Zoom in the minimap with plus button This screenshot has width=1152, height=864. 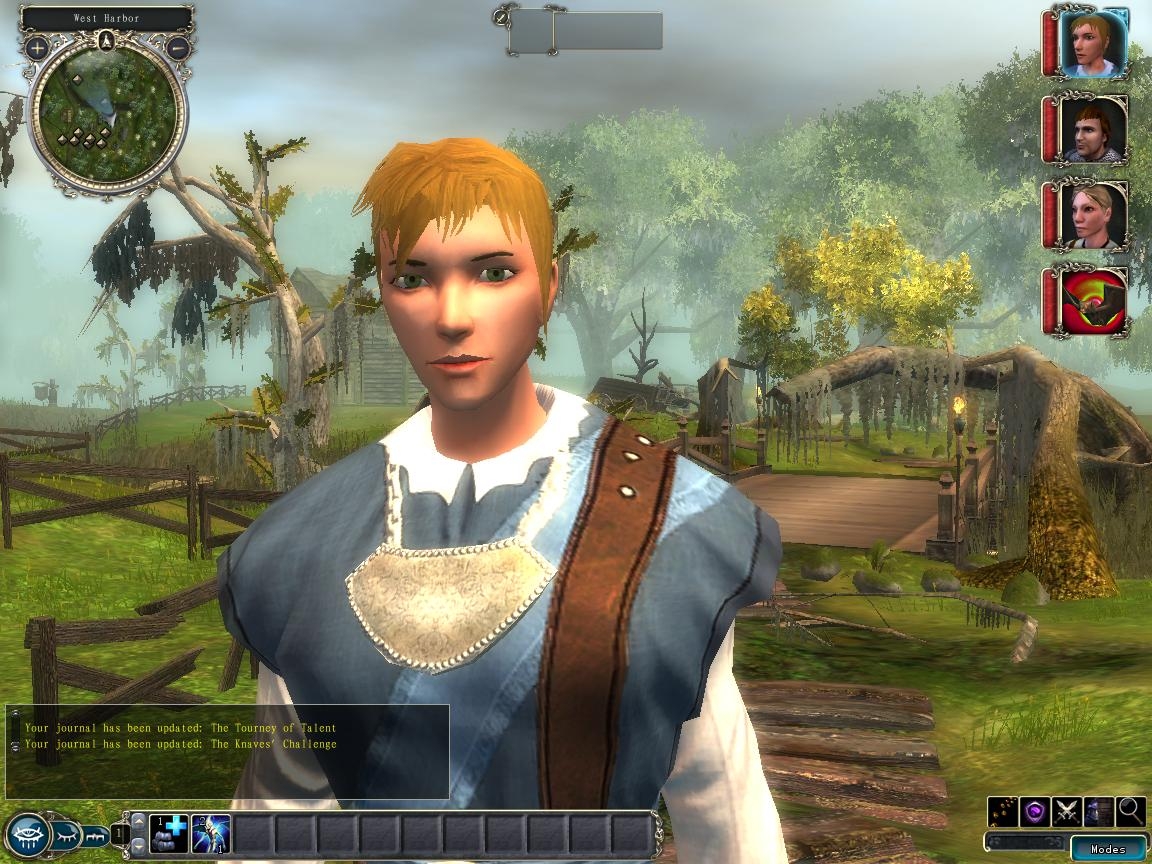pyautogui.click(x=38, y=47)
